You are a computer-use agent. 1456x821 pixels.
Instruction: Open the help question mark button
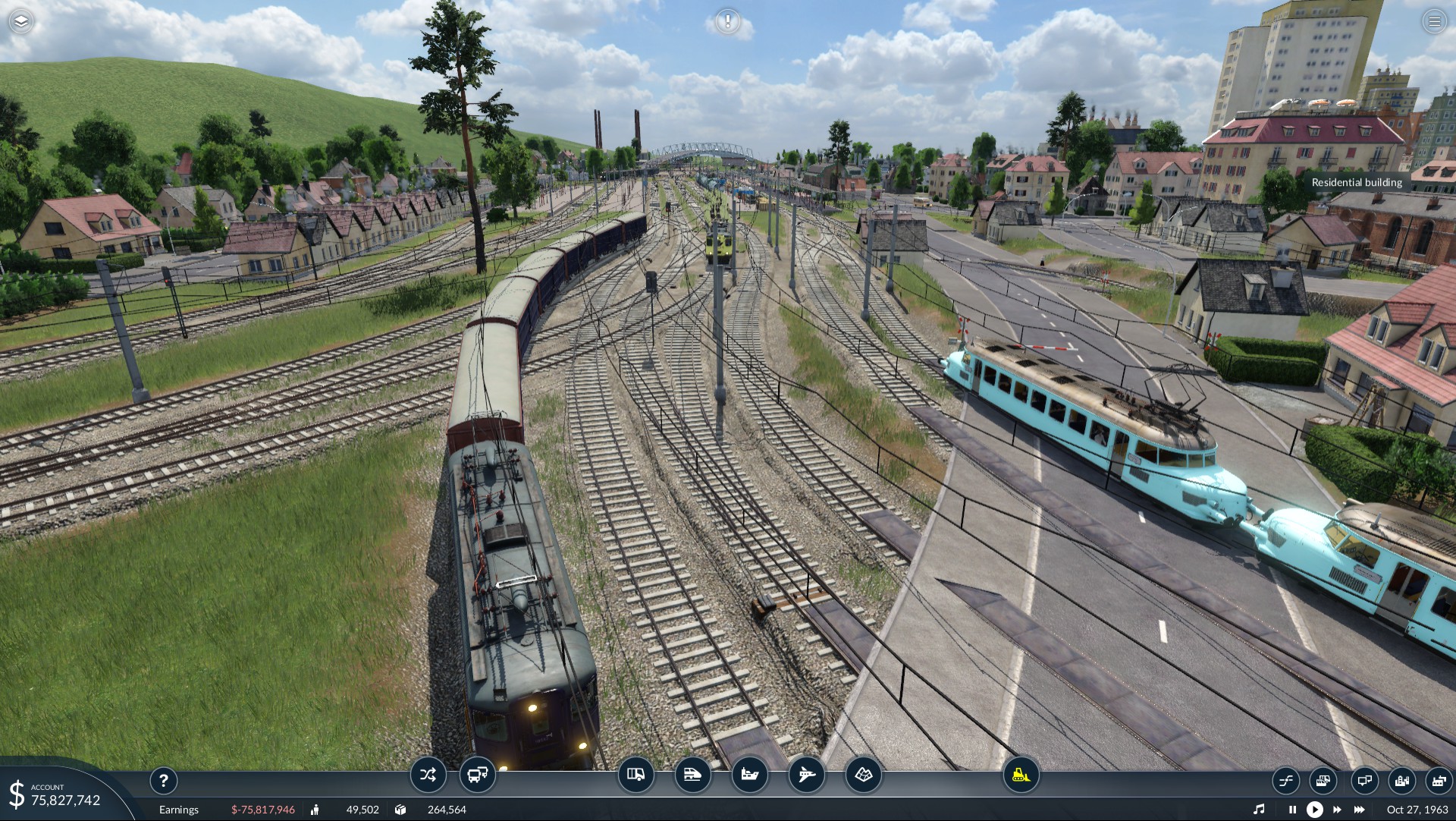[x=163, y=780]
